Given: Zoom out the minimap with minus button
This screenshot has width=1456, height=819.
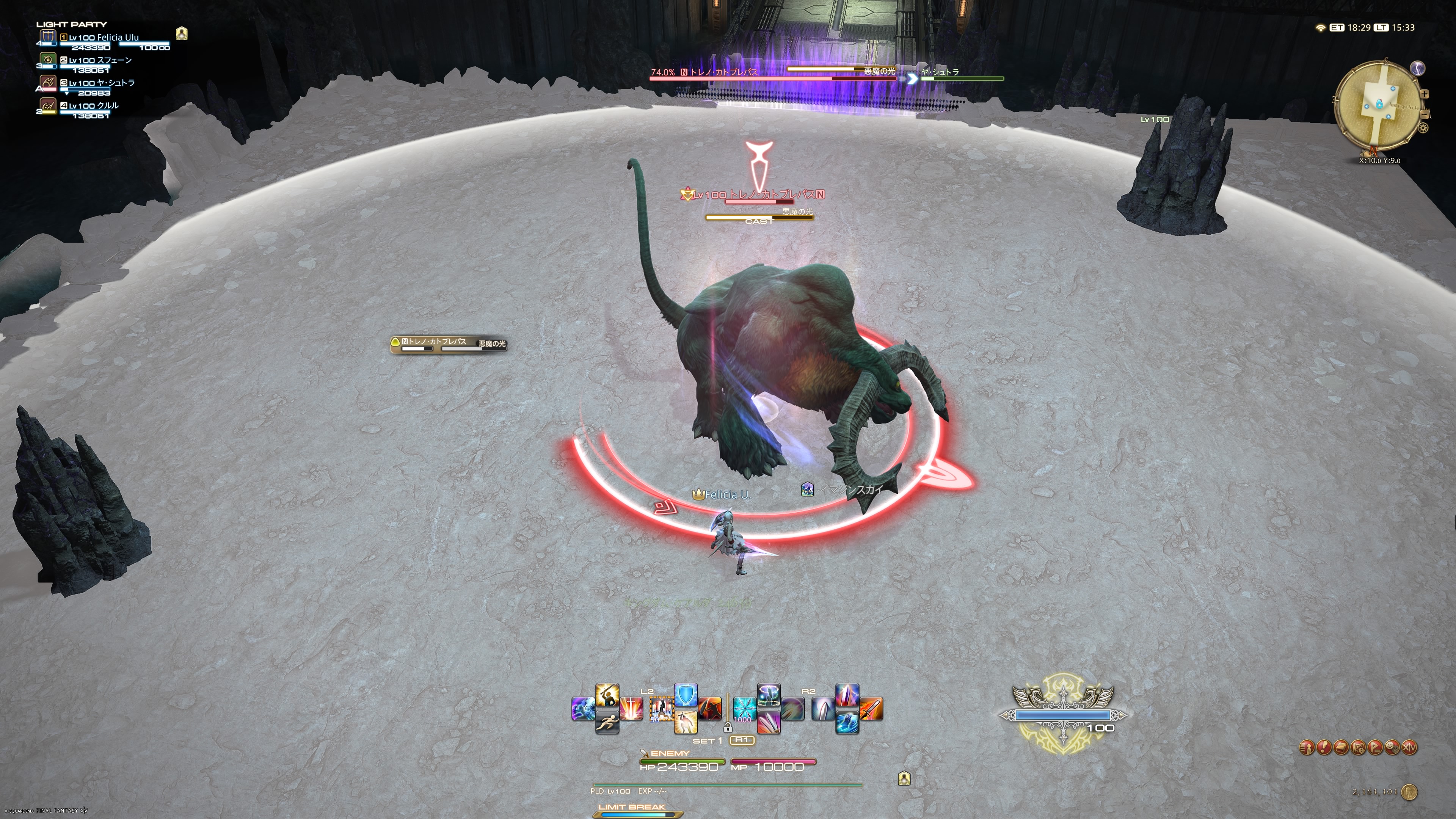Looking at the screenshot, I should pyautogui.click(x=1425, y=114).
